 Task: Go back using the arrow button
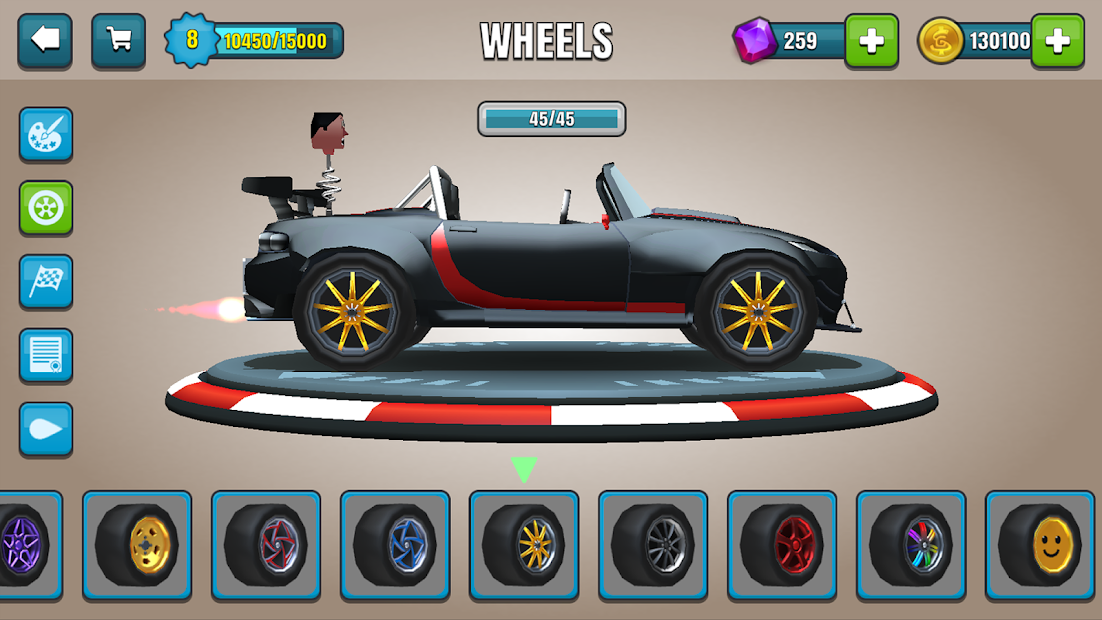point(45,40)
